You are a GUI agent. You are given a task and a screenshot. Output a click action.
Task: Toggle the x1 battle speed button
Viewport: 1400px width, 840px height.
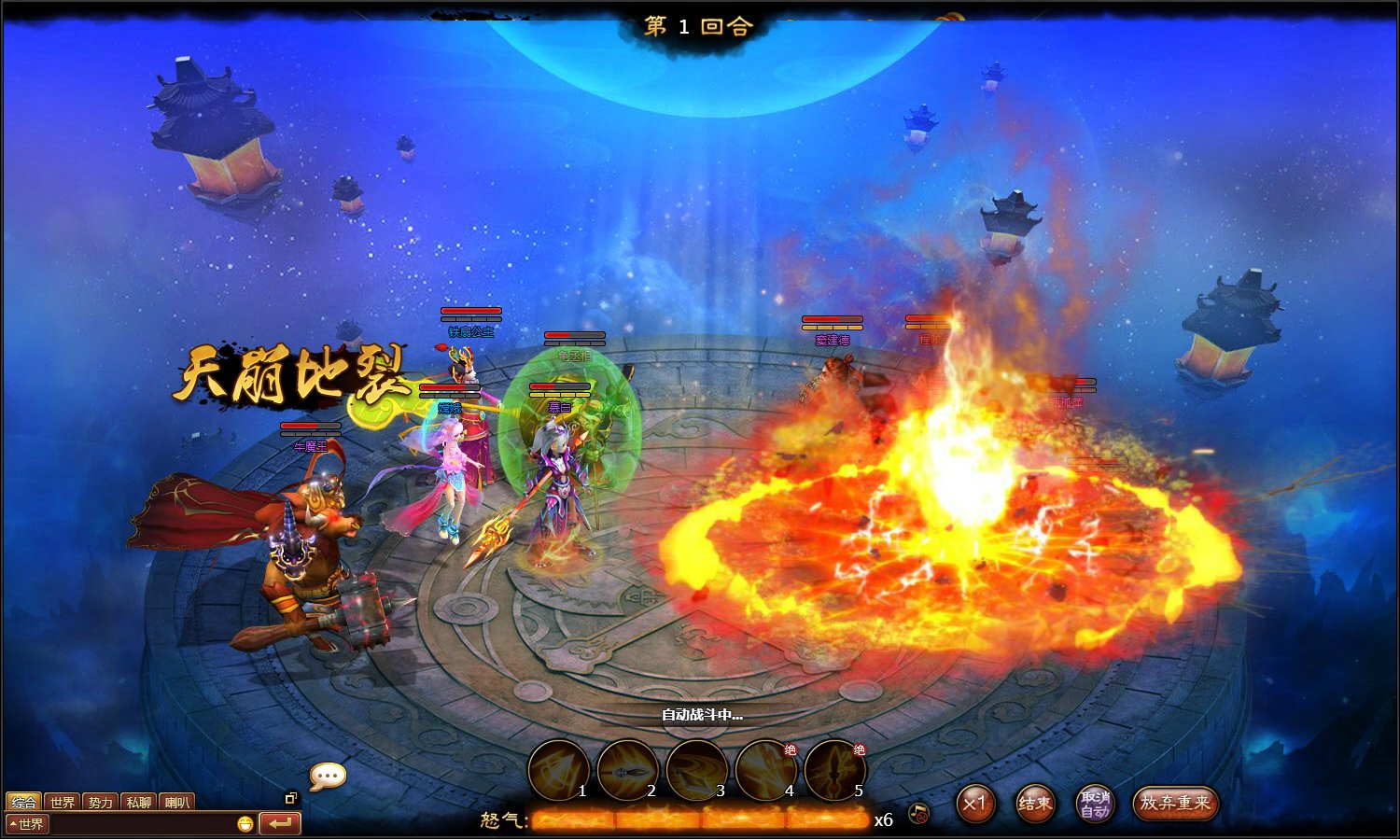point(975,803)
